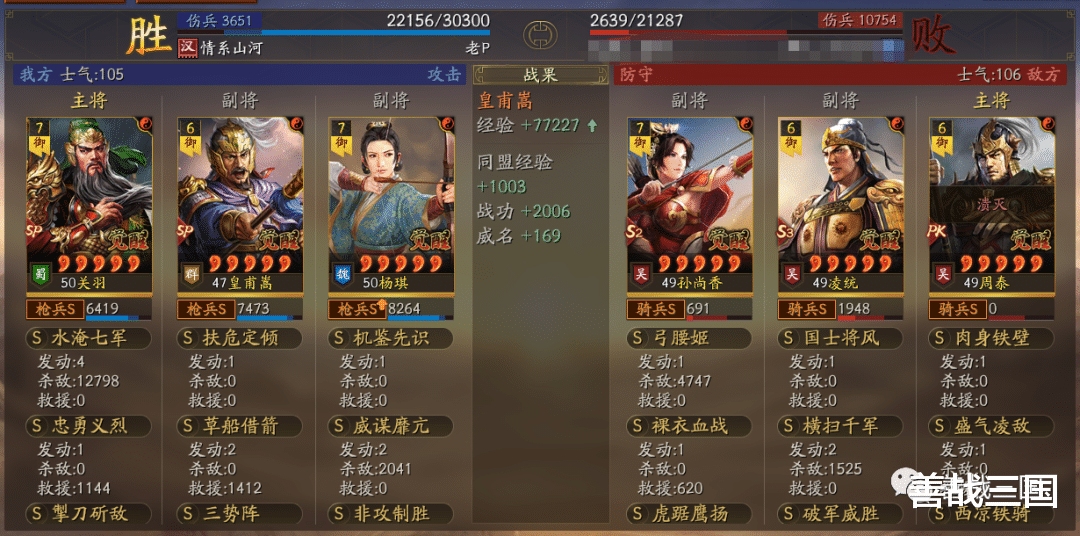Inspect the 机鉴先识 skill
The height and width of the screenshot is (536, 1080).
tap(391, 338)
